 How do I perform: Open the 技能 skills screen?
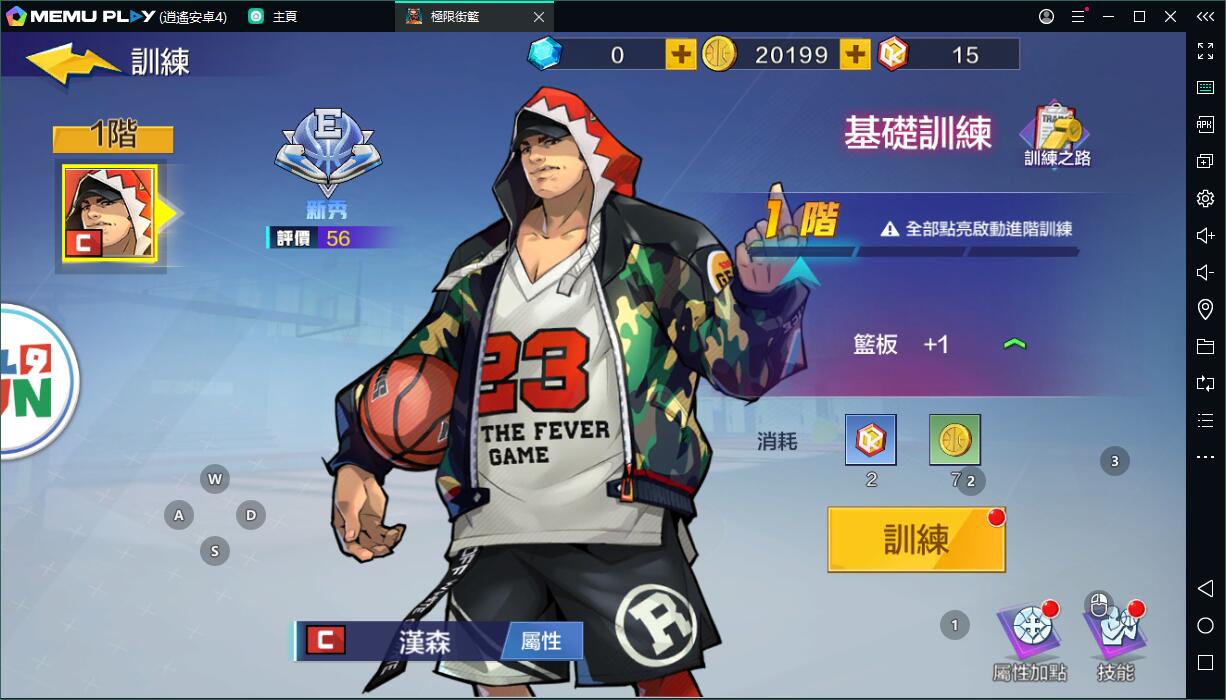point(1115,636)
